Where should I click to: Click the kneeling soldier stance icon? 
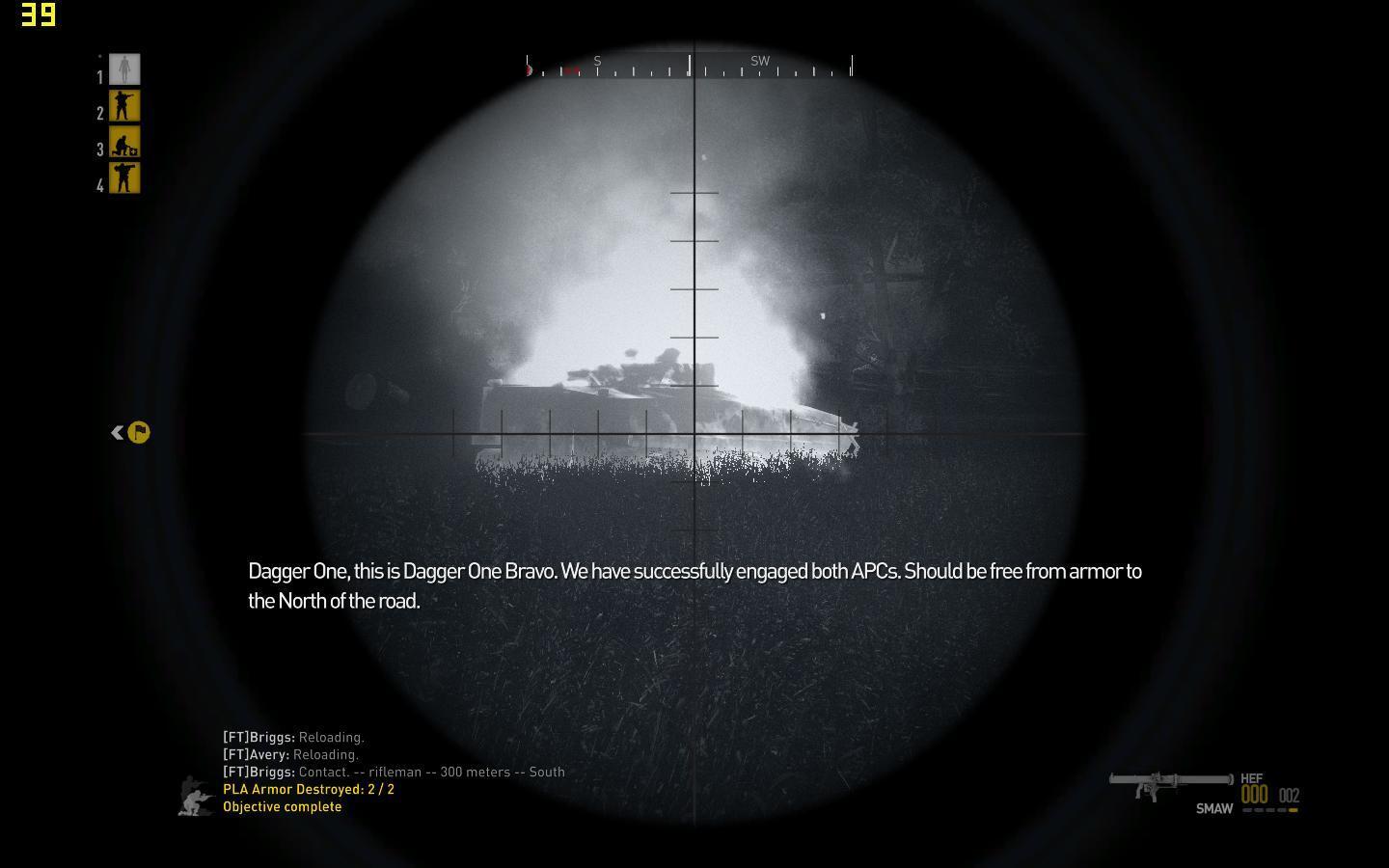[197, 797]
